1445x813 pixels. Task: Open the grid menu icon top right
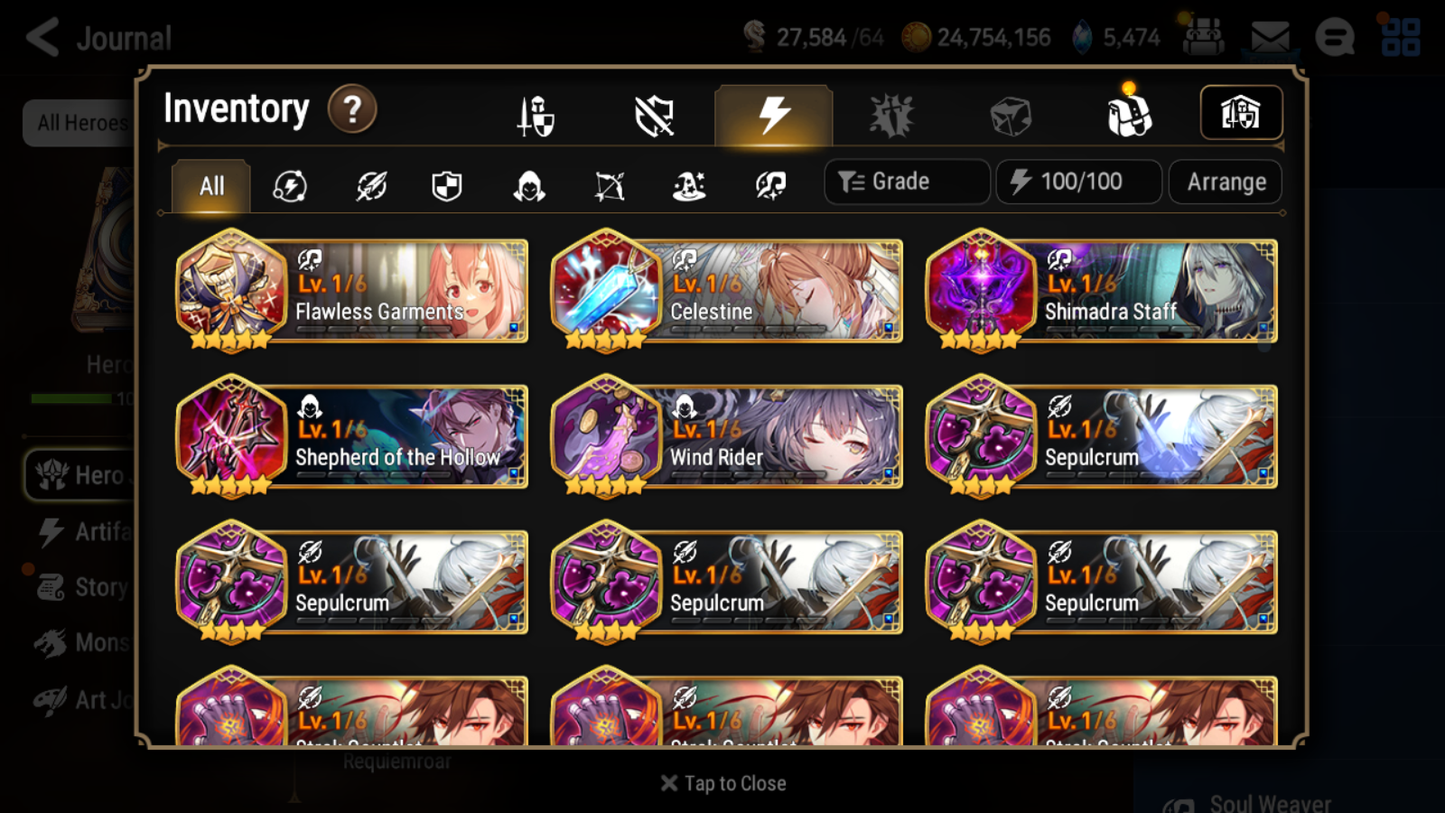coord(1400,37)
